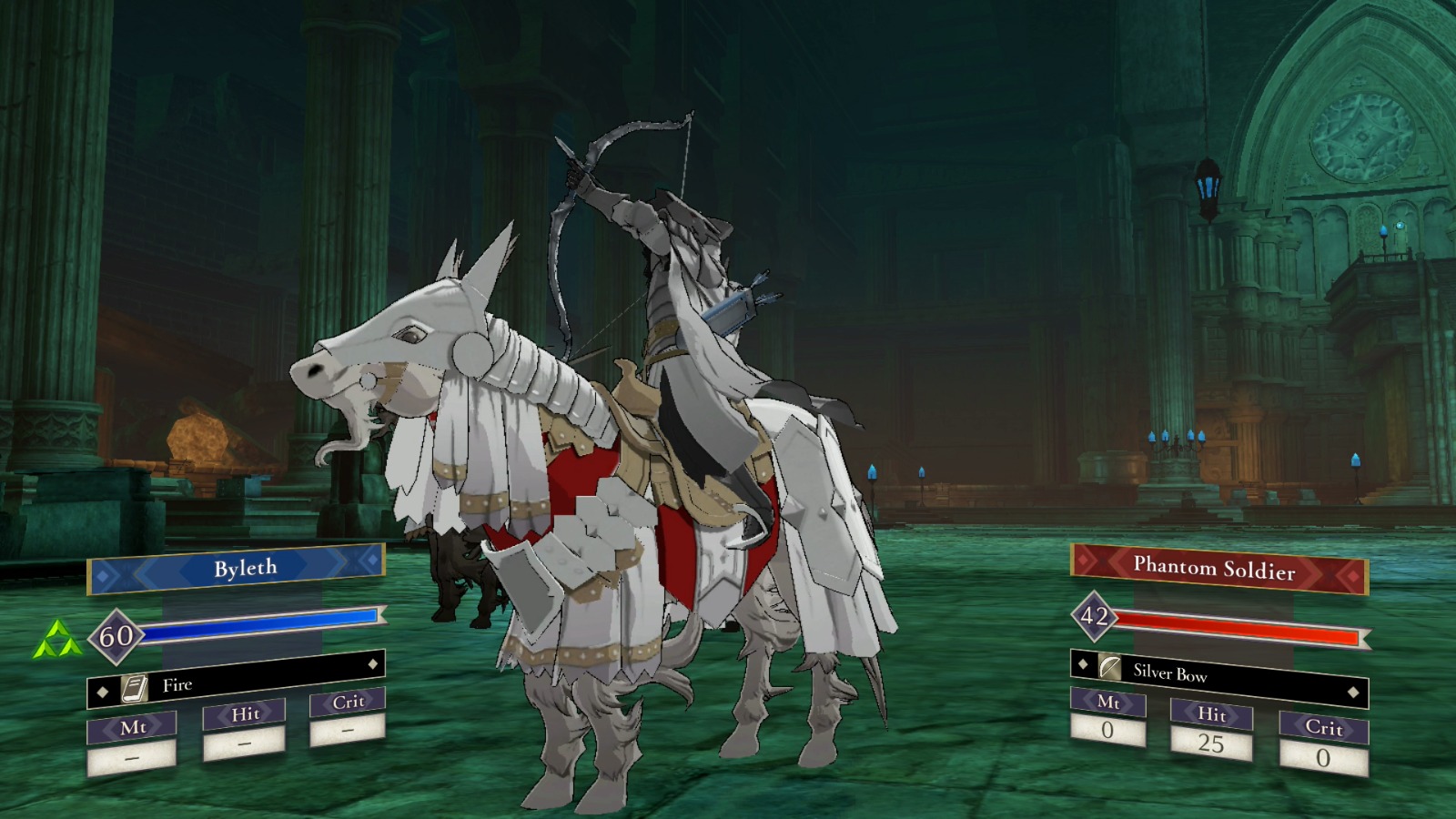This screenshot has width=1456, height=819.
Task: Click the Hit stat icon on Byleth's panel
Action: point(246,714)
